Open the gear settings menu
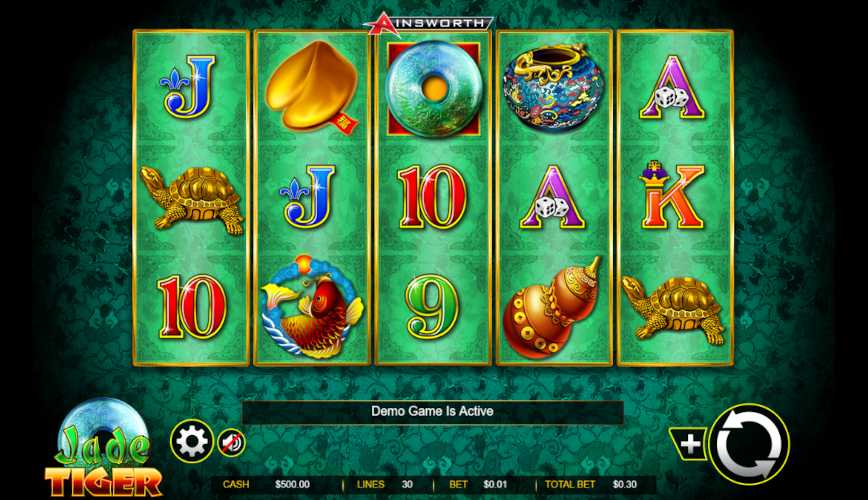868x500 pixels. click(x=191, y=441)
